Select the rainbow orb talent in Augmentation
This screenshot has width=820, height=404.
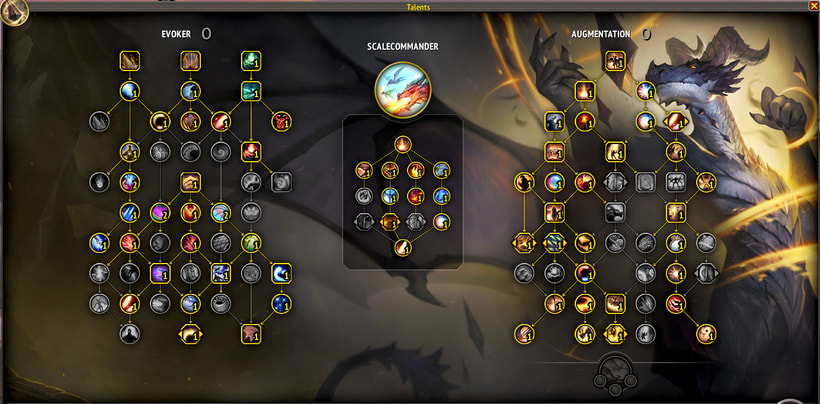[554, 182]
